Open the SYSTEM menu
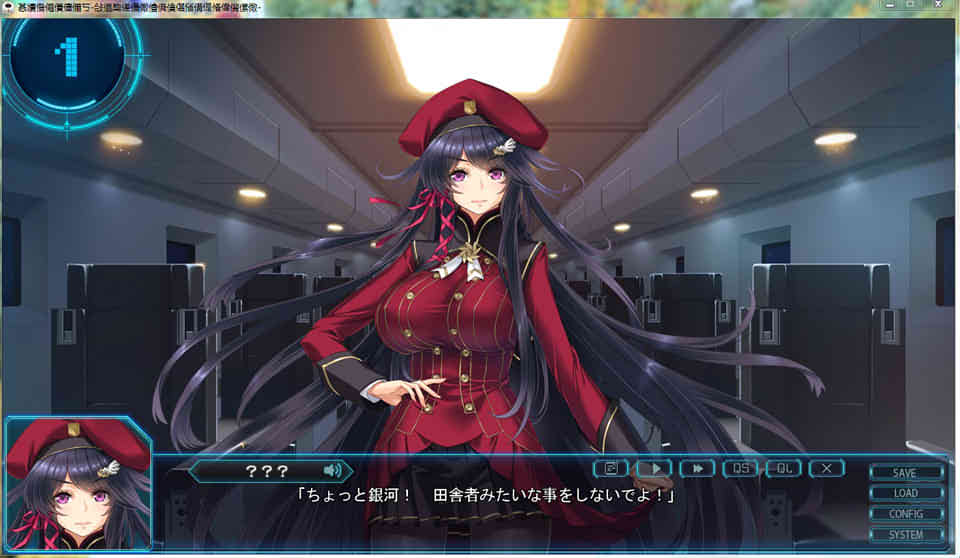The height and width of the screenshot is (558, 960). coord(905,535)
